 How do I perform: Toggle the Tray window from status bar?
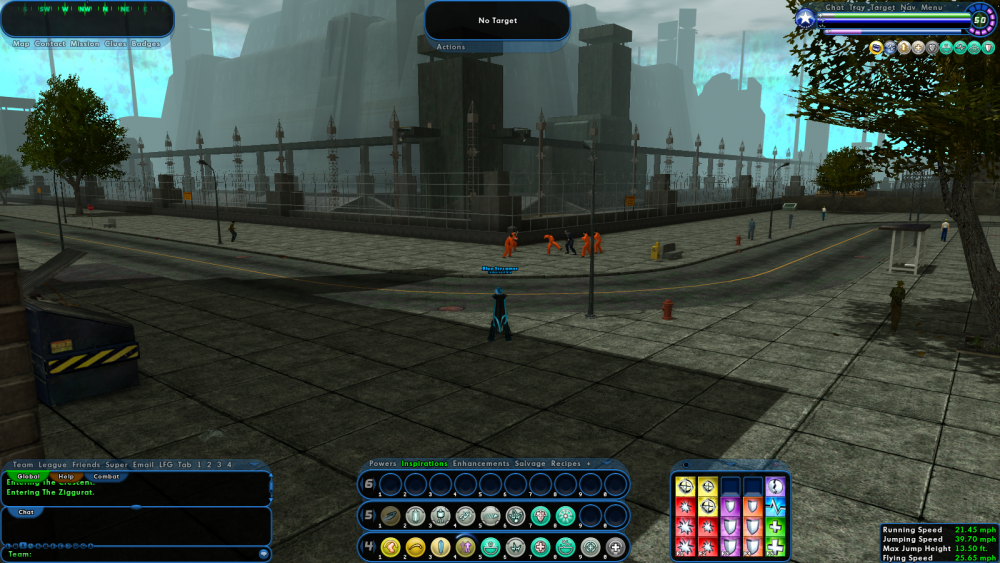tap(858, 8)
